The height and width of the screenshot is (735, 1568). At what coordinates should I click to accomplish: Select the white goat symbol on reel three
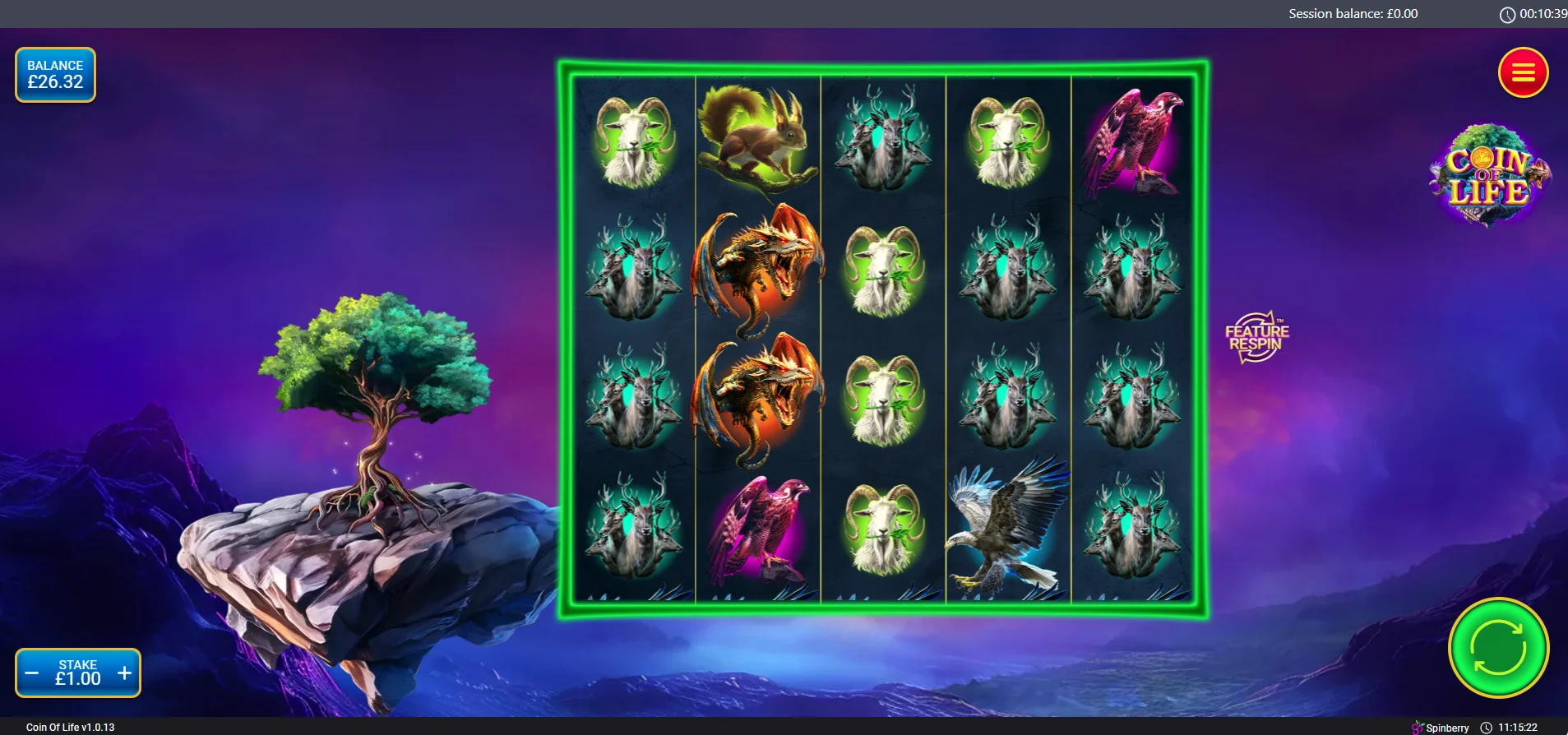point(884,267)
